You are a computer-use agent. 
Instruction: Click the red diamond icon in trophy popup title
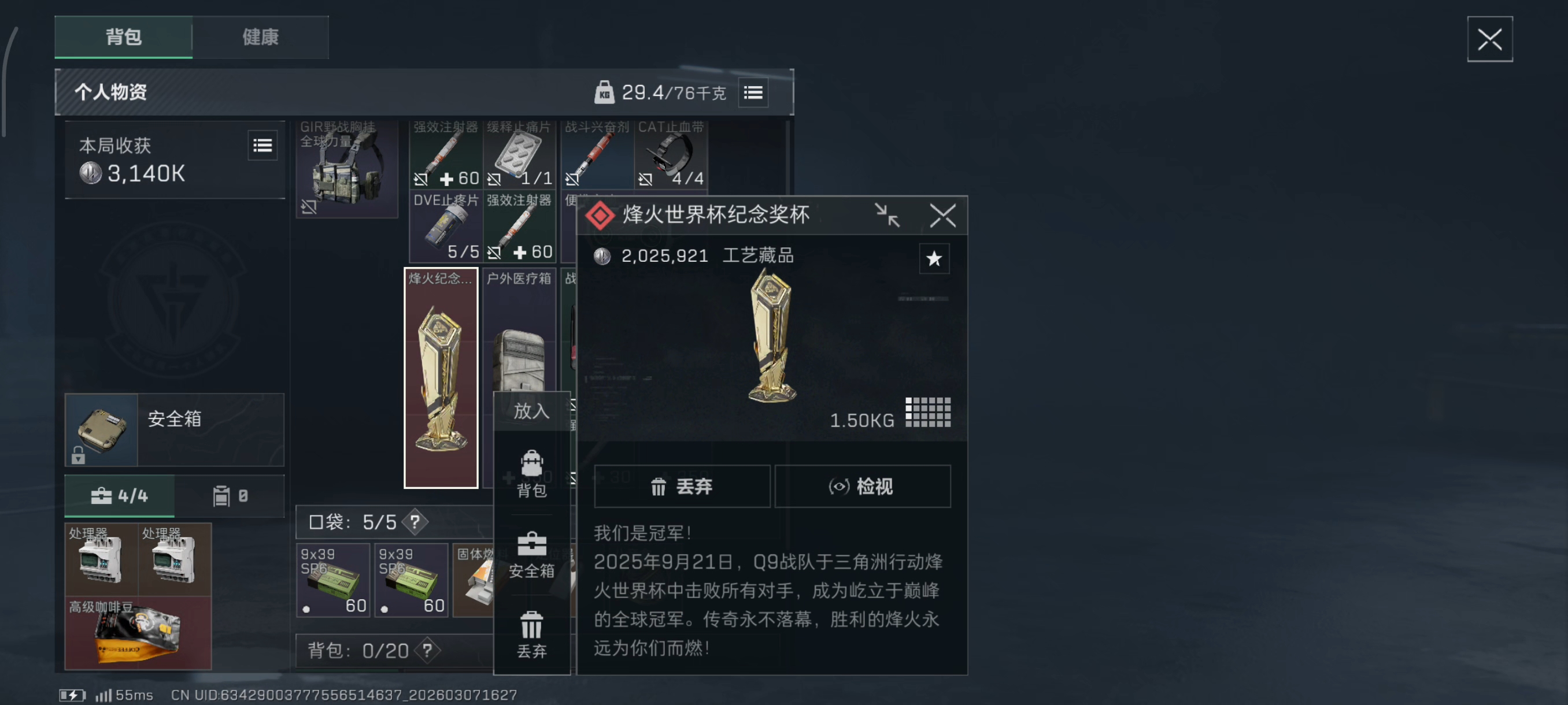[x=600, y=216]
